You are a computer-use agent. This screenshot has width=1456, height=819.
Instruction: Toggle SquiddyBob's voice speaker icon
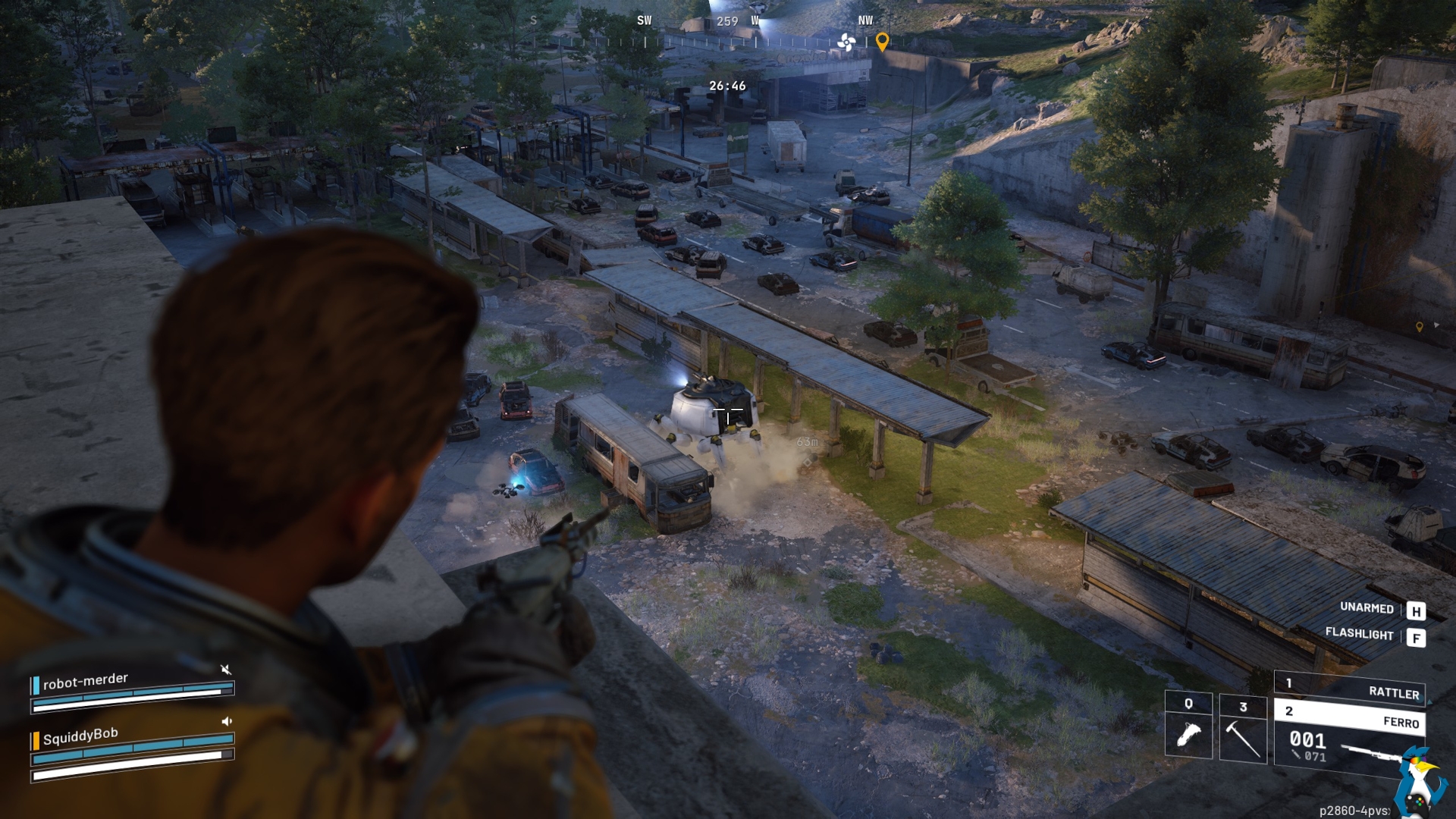pyautogui.click(x=226, y=721)
